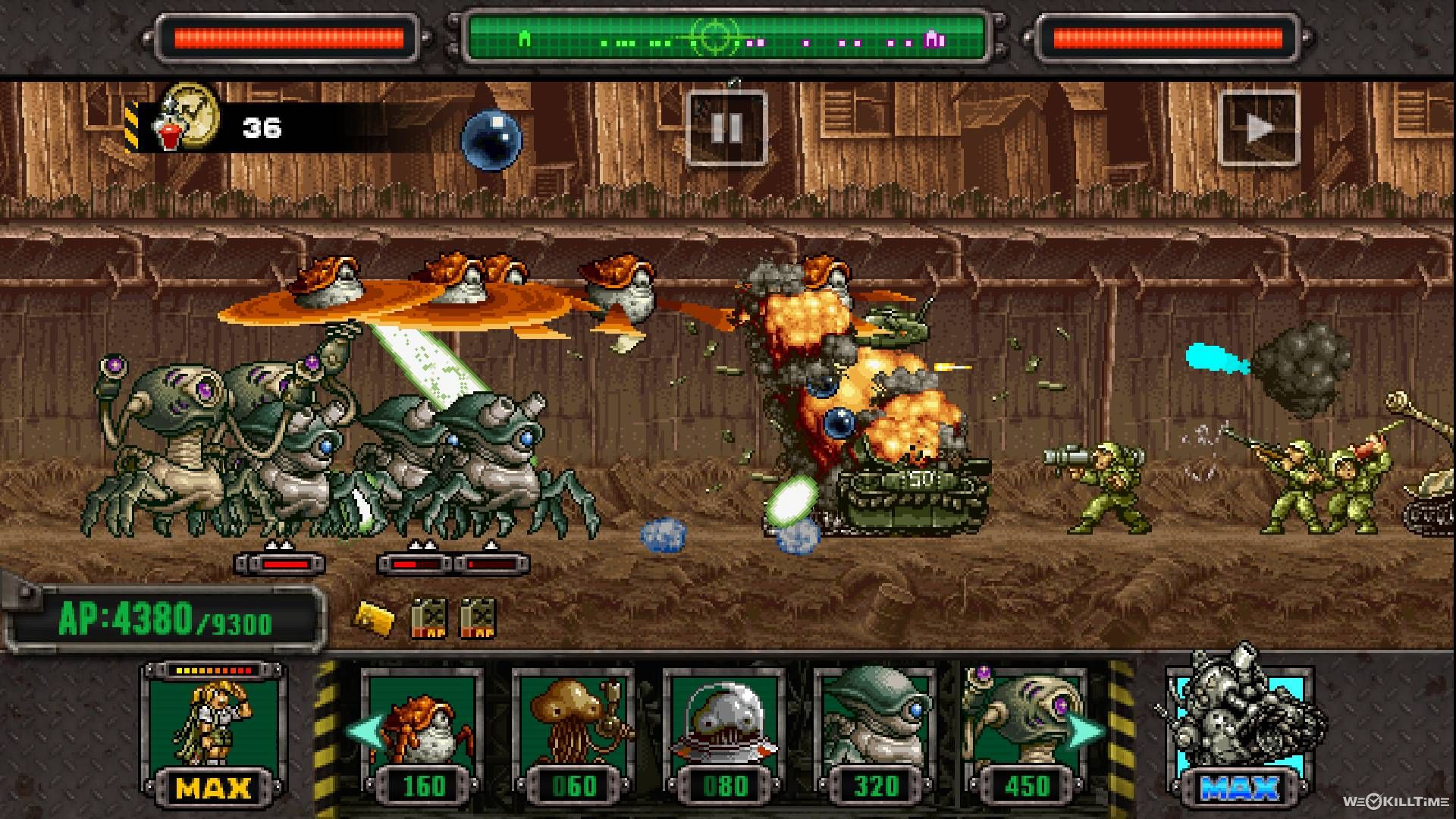Upgrade AP production via the girl MAX button
Screen dimensions: 1456x819
click(x=214, y=734)
